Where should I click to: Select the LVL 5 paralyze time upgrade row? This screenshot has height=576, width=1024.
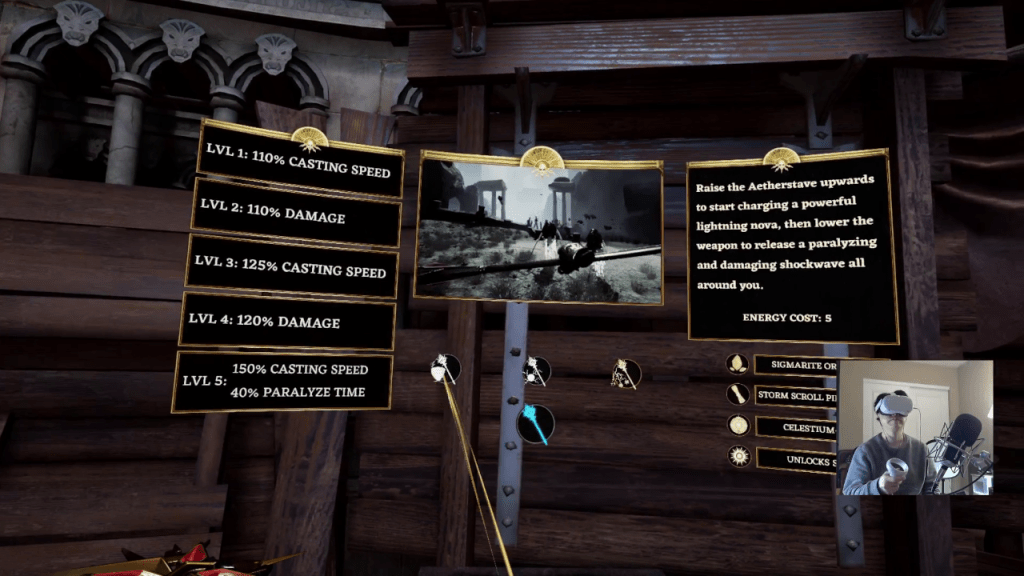[x=284, y=381]
